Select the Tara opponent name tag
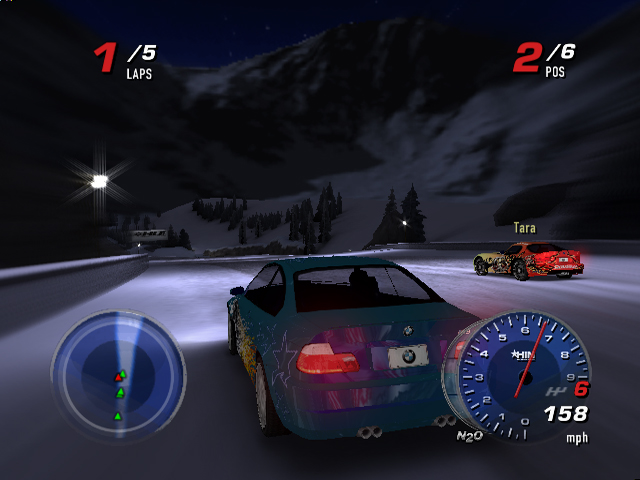 [x=524, y=228]
